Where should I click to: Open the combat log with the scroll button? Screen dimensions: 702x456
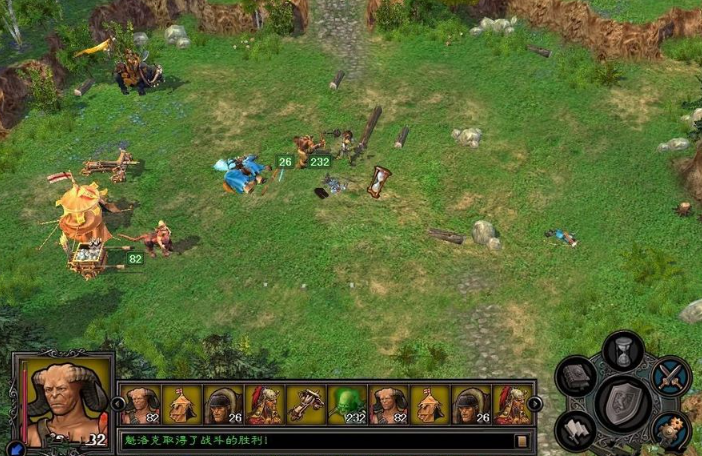[x=521, y=440]
